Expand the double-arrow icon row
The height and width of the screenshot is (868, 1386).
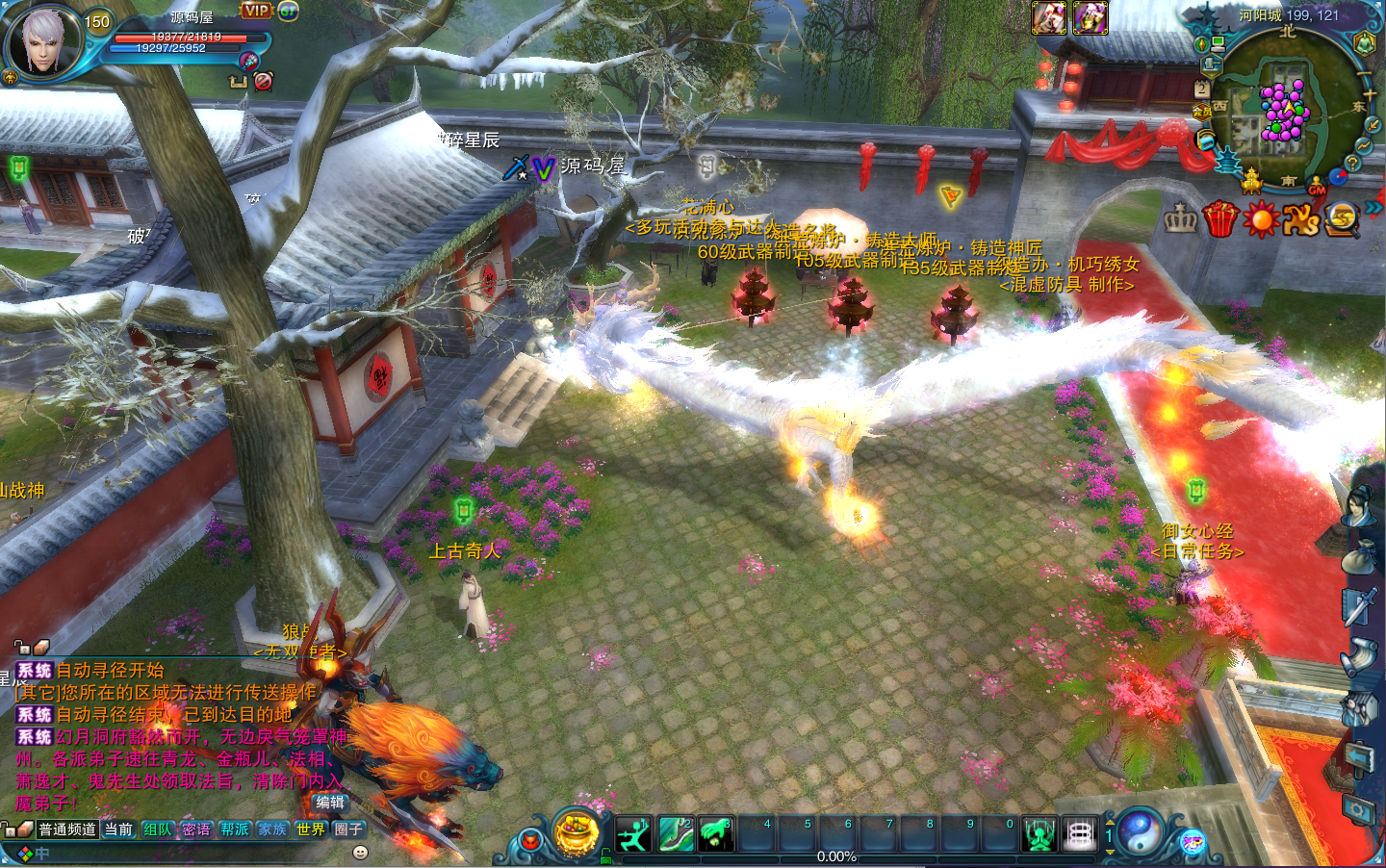(x=1373, y=207)
